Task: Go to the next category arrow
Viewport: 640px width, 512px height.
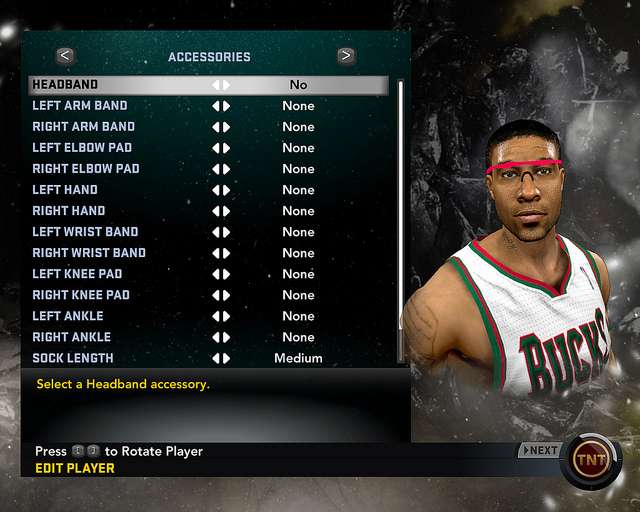Action: click(x=346, y=56)
